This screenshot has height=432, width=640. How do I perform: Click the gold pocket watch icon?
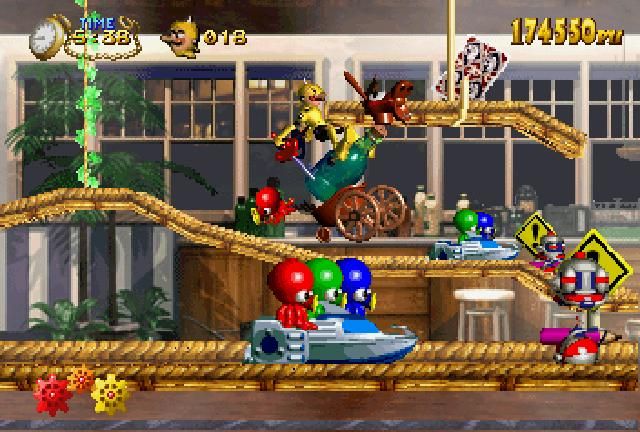click(x=44, y=36)
